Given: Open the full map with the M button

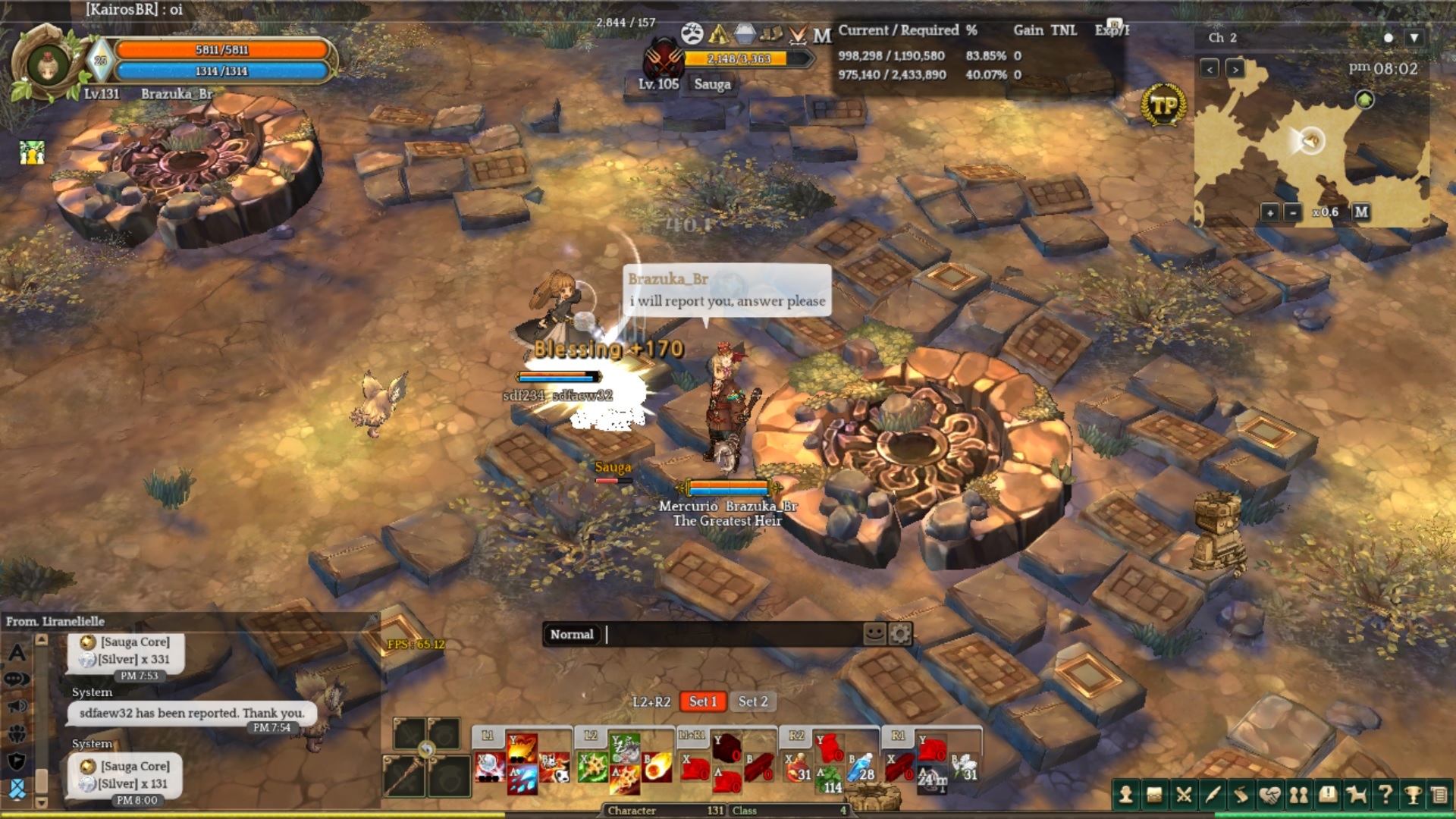Looking at the screenshot, I should point(1361,212).
